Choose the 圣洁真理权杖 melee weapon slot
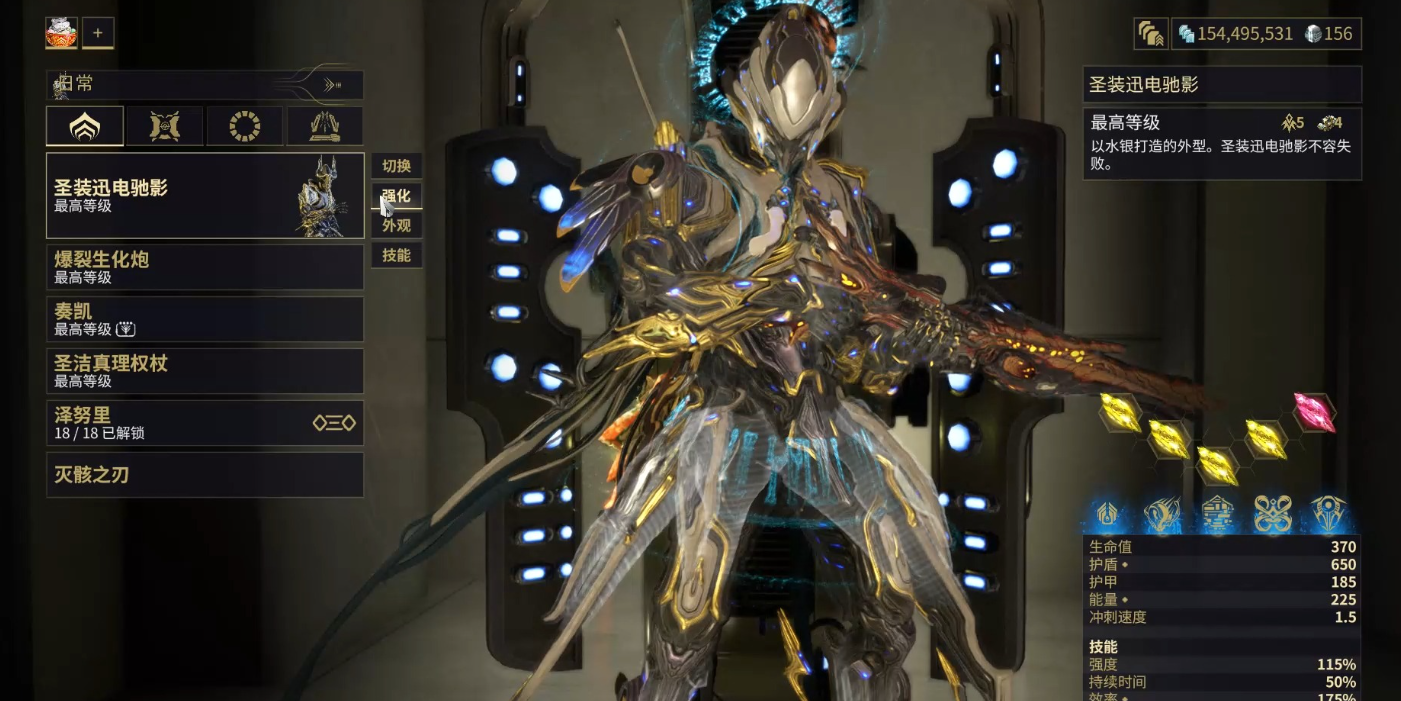1401x701 pixels. [205, 371]
